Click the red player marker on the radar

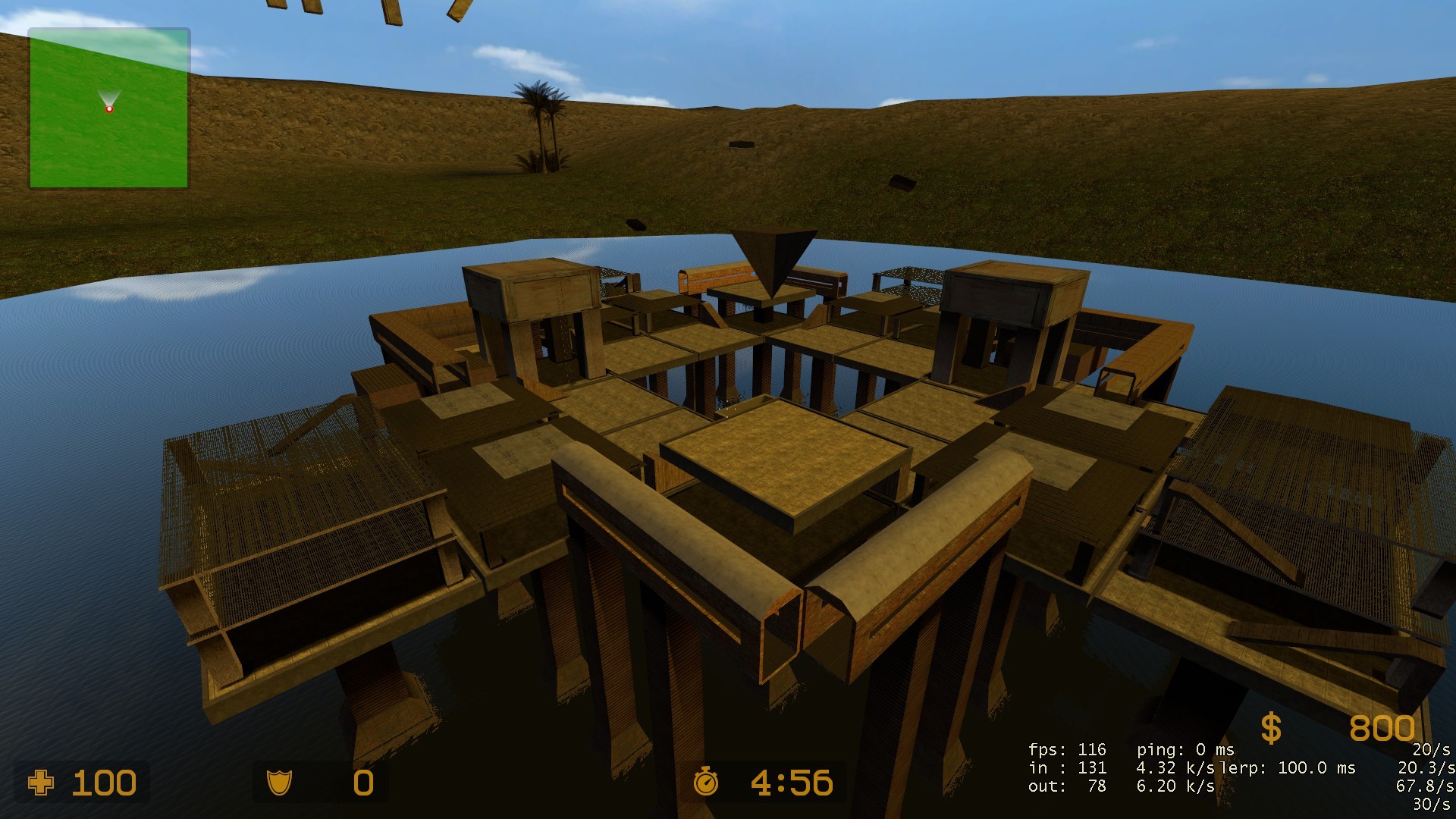pos(110,109)
